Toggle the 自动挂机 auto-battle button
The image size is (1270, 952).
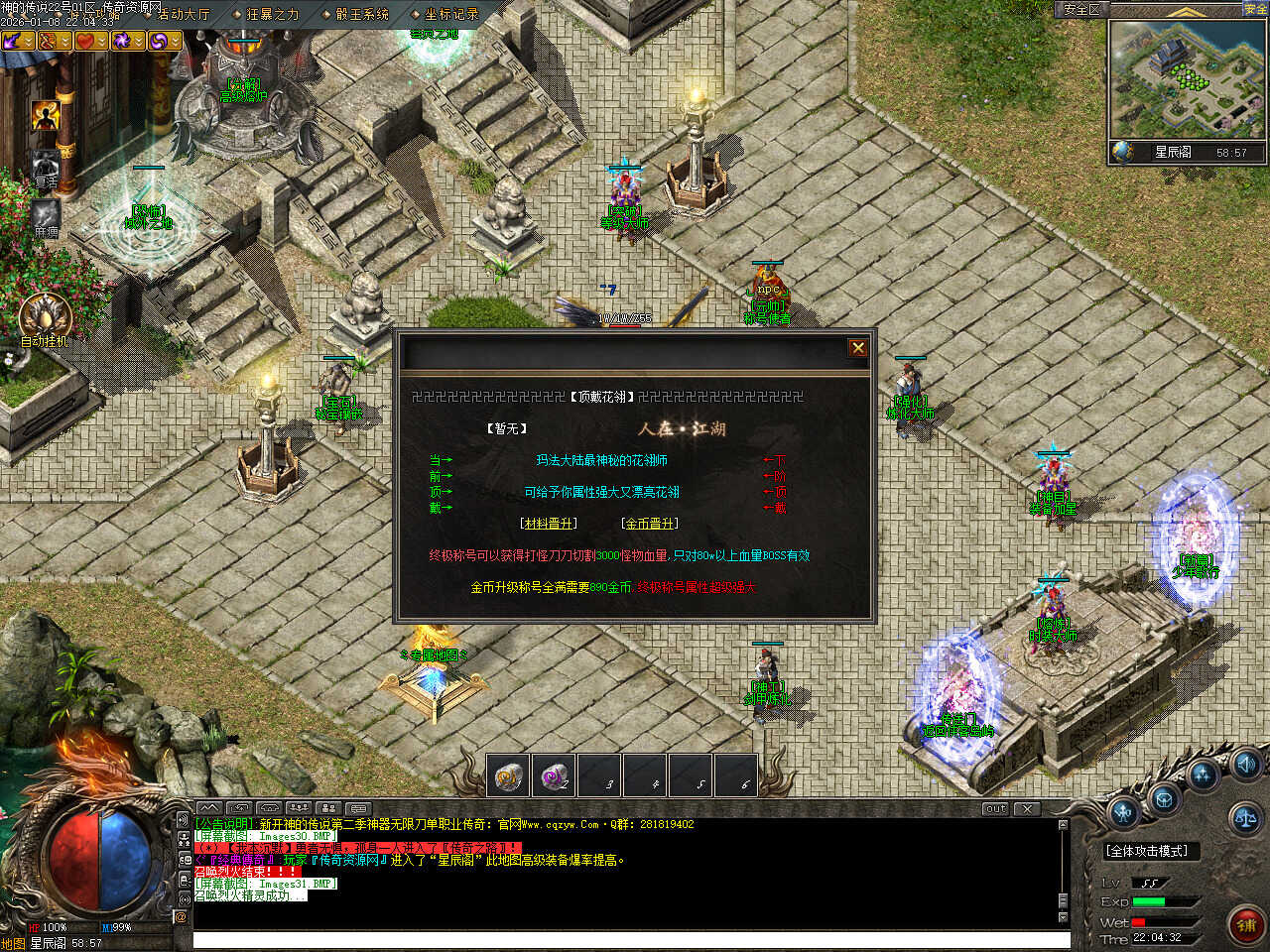pyautogui.click(x=44, y=316)
